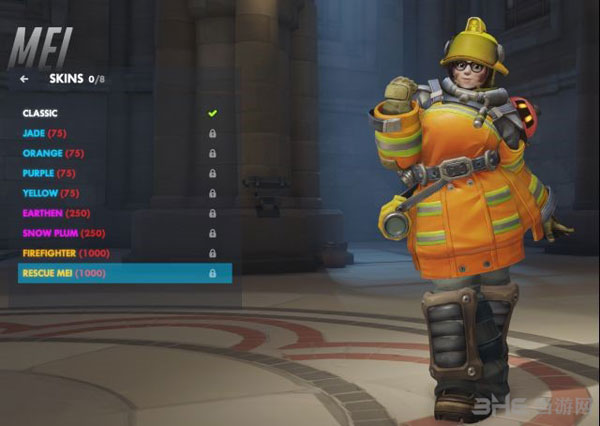Select the Classic skin
This screenshot has width=600, height=426.
point(41,113)
